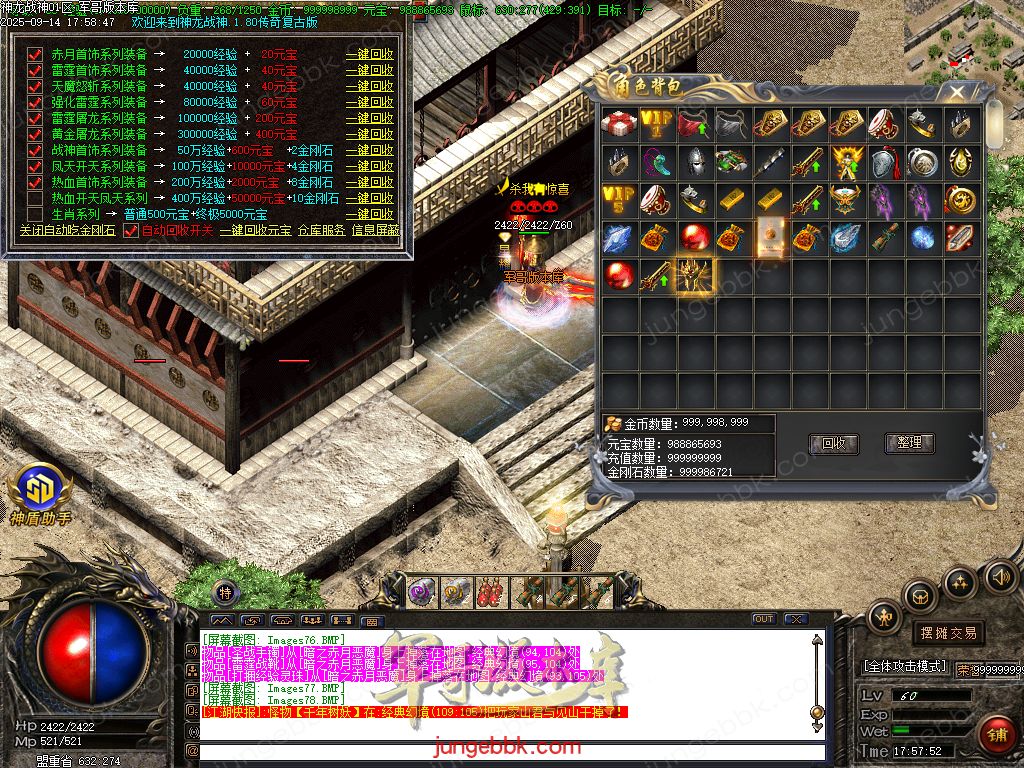Enable the 生肖系列 recycle checkbox
The image size is (1024, 768).
[x=35, y=214]
